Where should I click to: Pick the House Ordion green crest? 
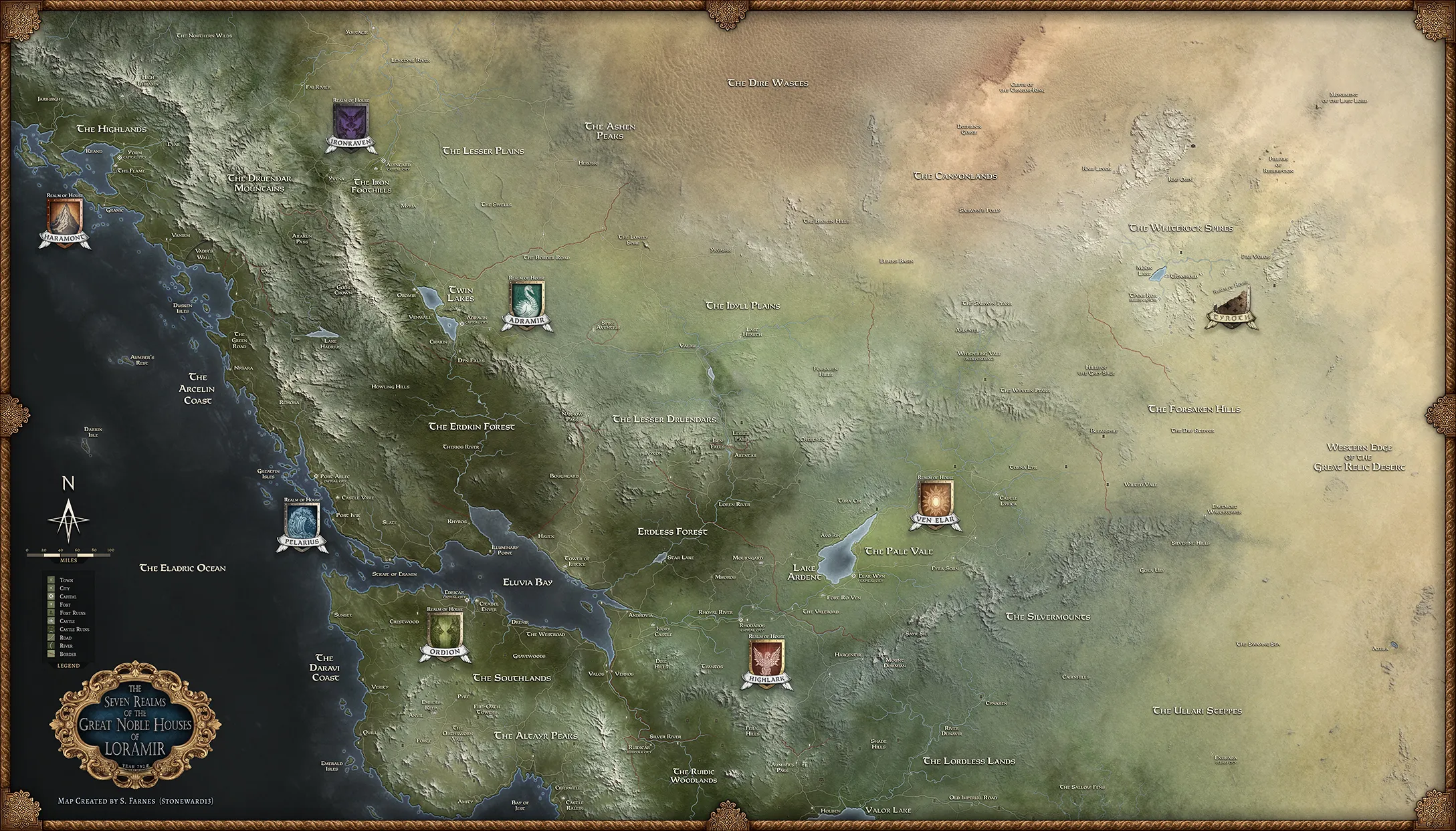[x=445, y=632]
